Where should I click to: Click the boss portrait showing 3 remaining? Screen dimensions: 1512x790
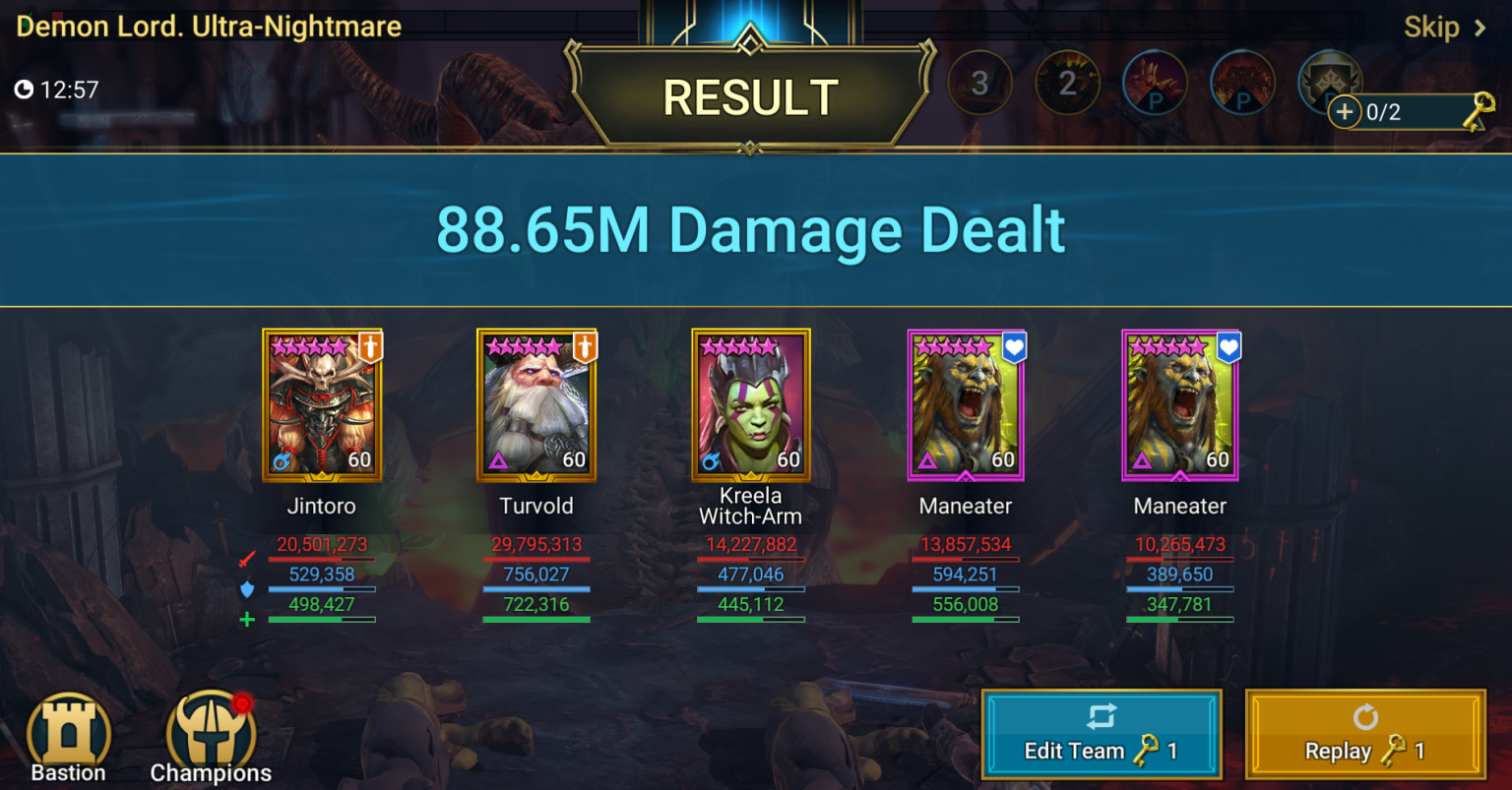coord(979,84)
